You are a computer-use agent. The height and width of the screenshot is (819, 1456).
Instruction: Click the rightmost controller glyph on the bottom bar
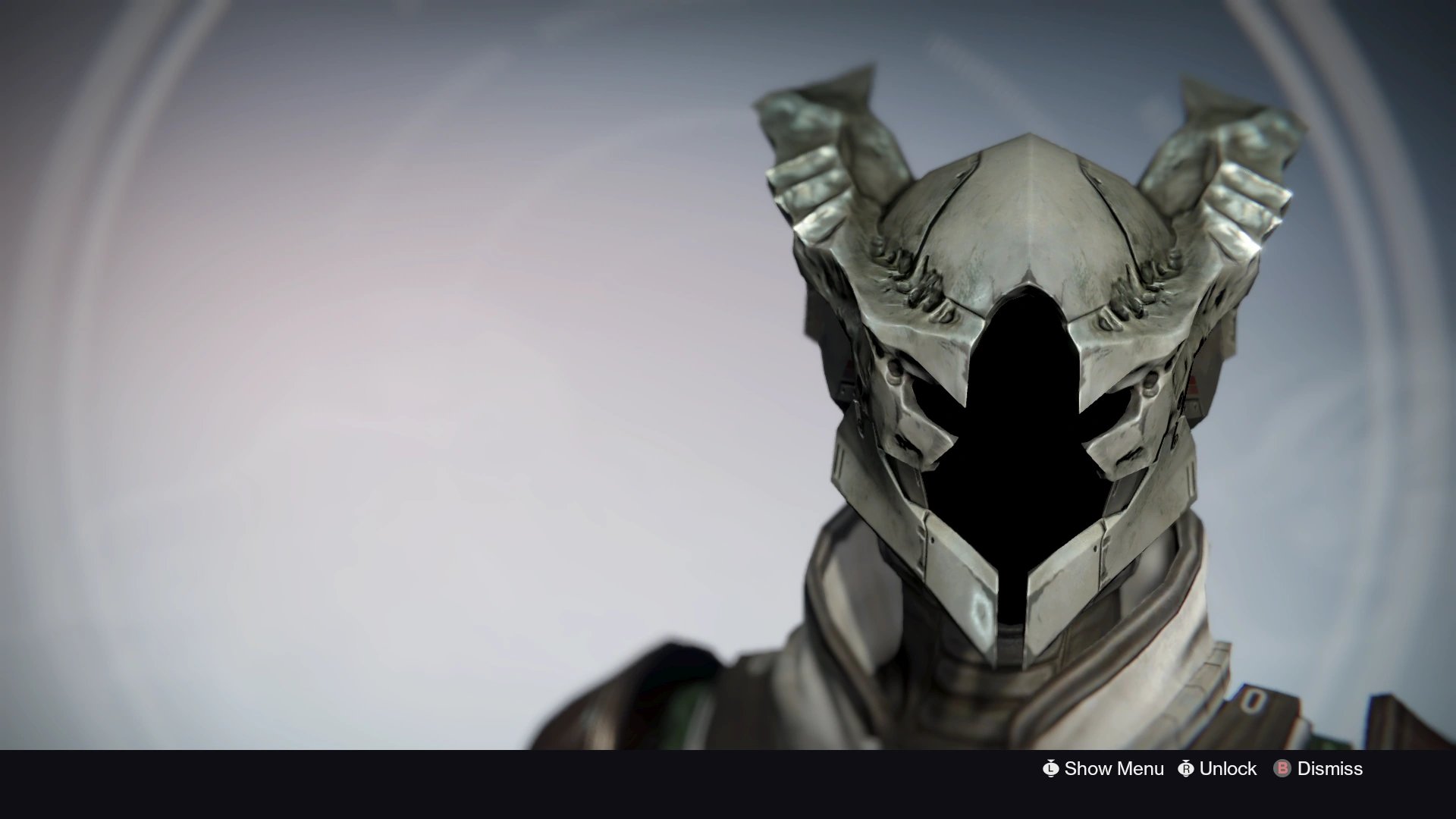click(1282, 769)
